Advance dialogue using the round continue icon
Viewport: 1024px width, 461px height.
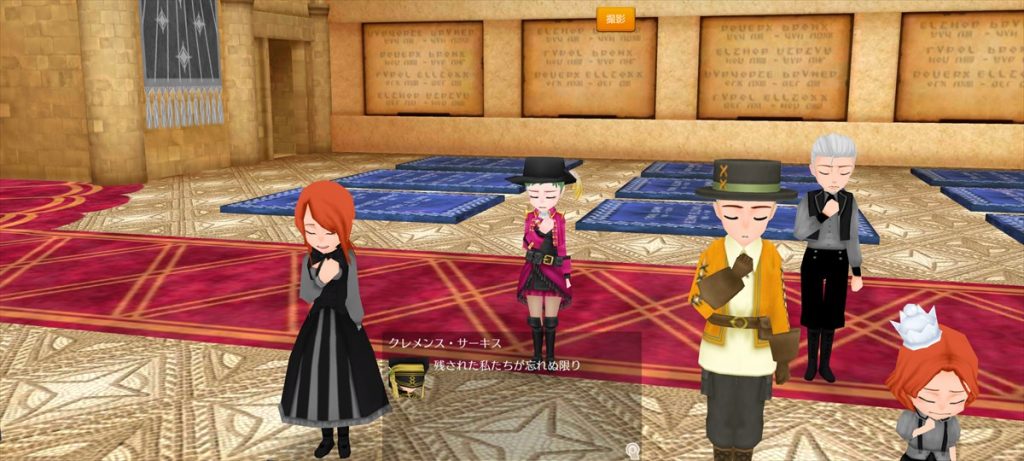[x=632, y=450]
